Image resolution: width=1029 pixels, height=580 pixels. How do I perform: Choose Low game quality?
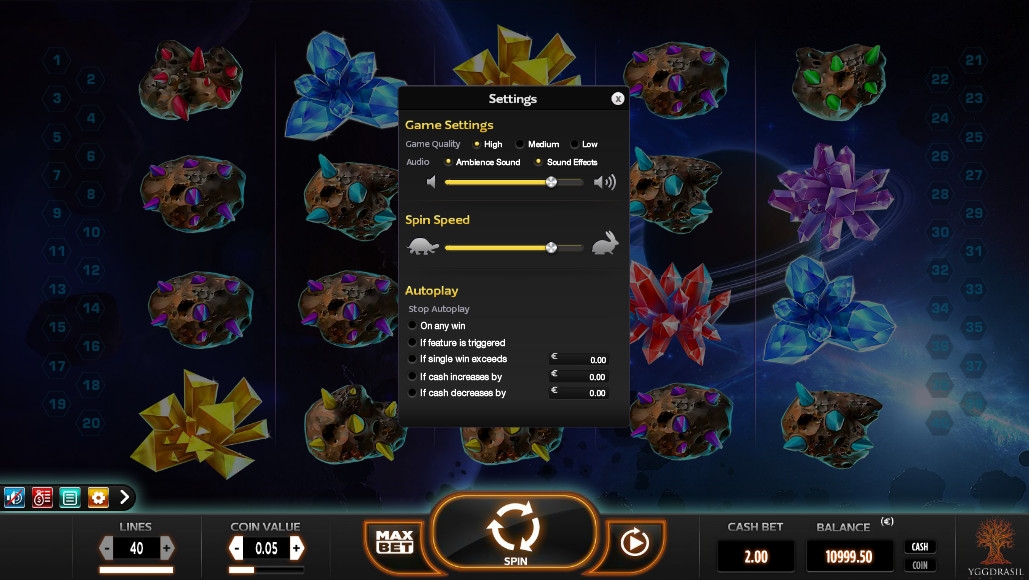575,145
